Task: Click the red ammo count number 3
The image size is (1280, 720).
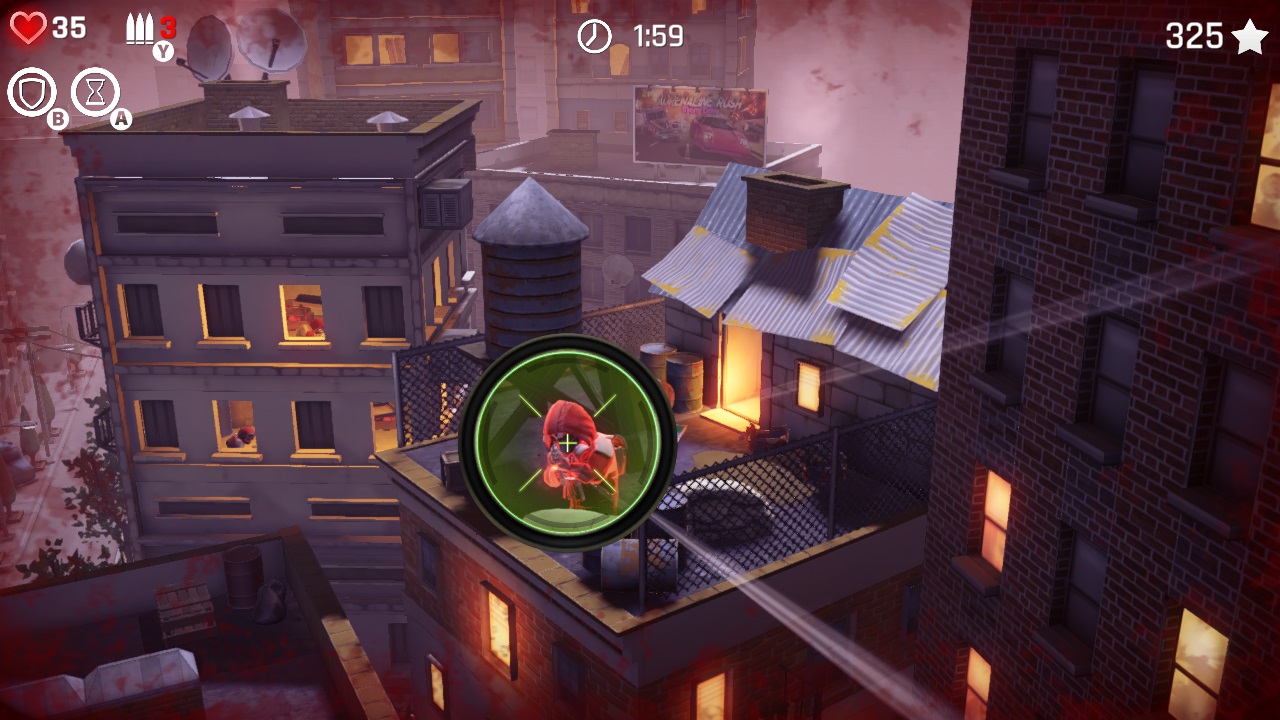Action: pos(168,27)
